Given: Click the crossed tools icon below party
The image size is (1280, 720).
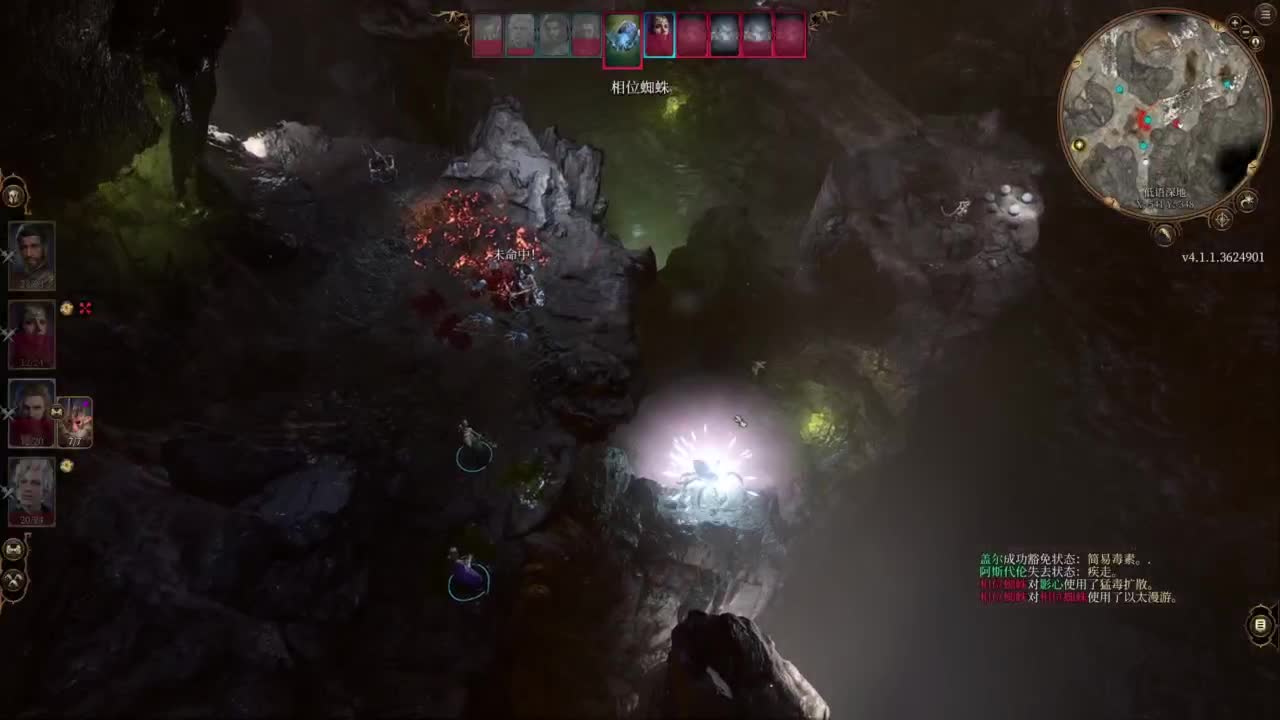Looking at the screenshot, I should pyautogui.click(x=14, y=579).
